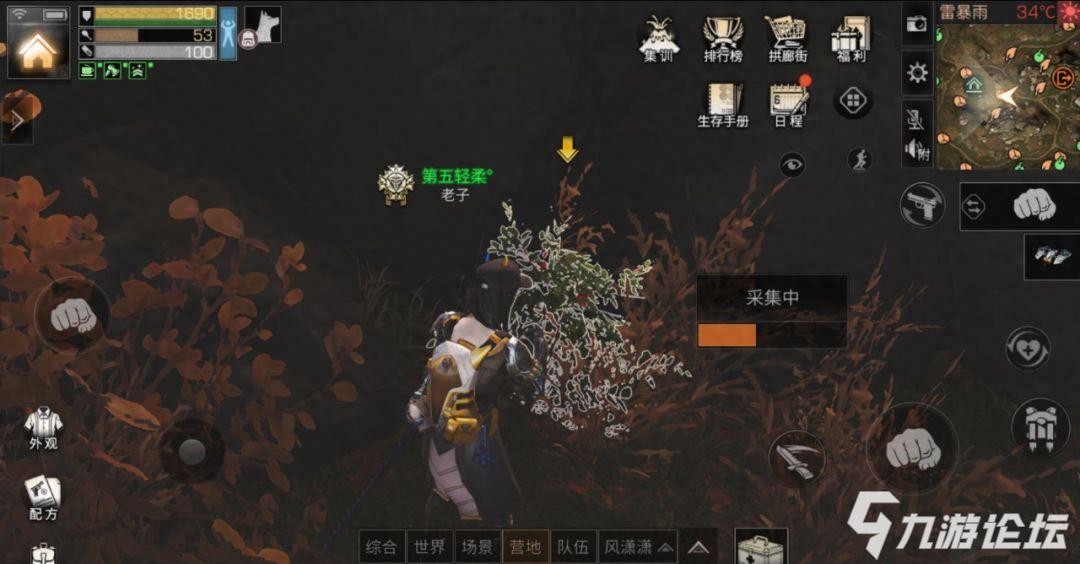Open the 福利 welfare rewards
This screenshot has height=564, width=1080.
pos(851,38)
